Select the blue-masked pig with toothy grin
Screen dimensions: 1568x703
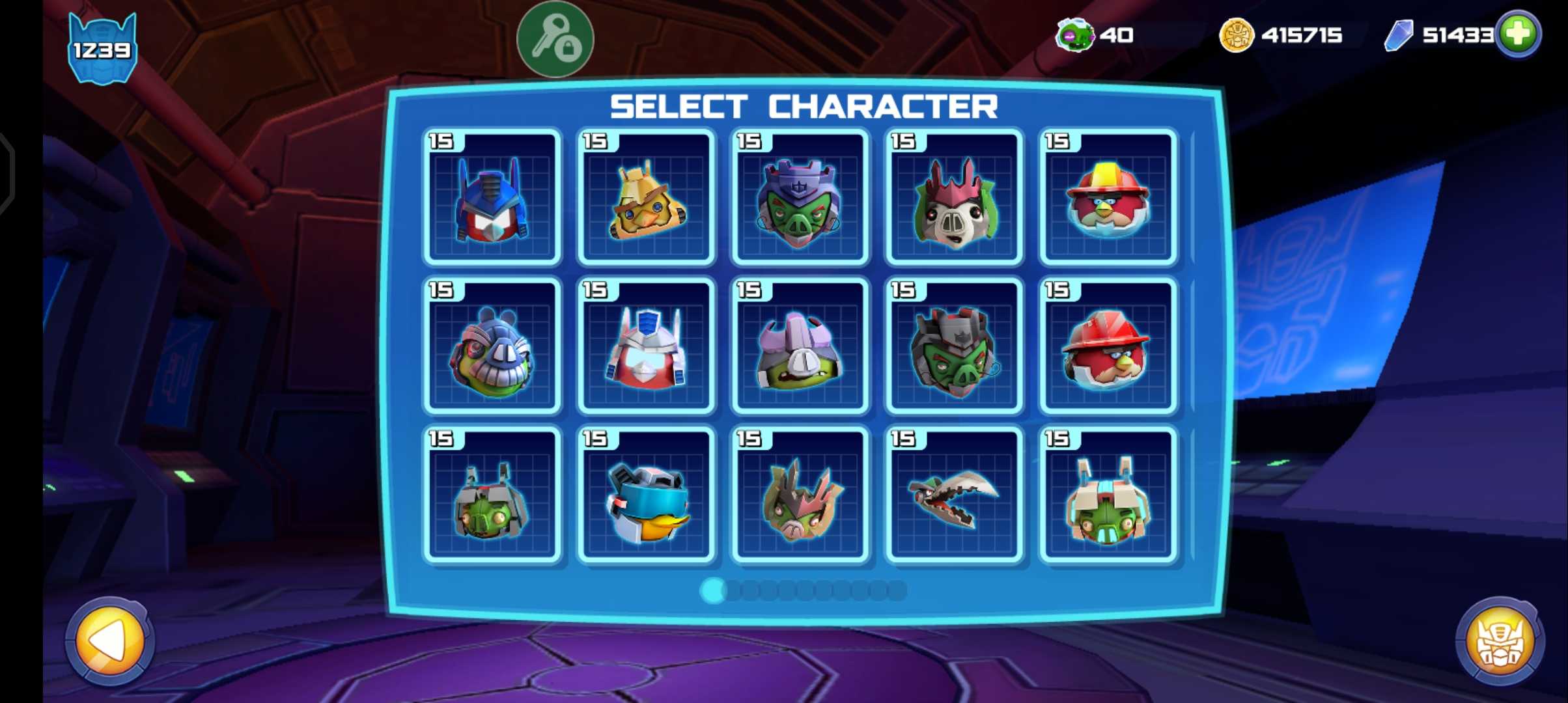[492, 346]
